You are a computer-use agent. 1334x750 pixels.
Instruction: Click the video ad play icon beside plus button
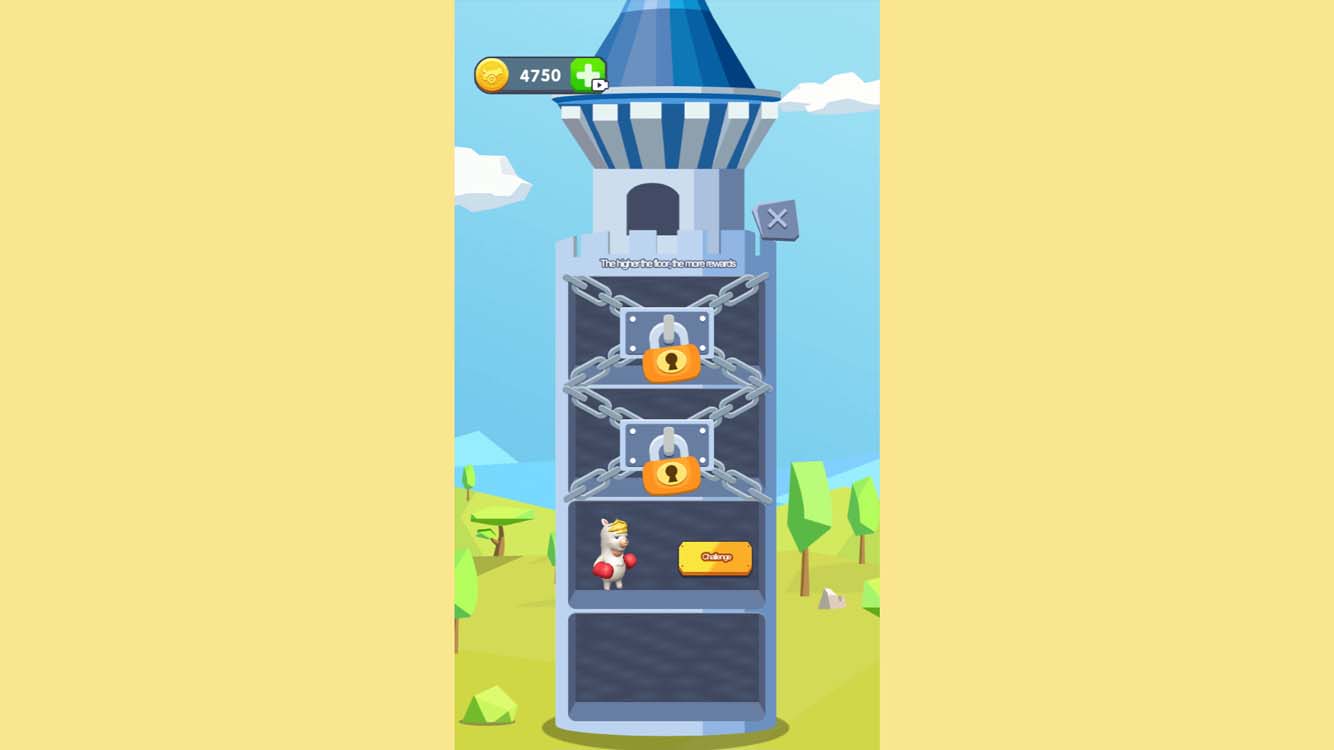click(598, 86)
